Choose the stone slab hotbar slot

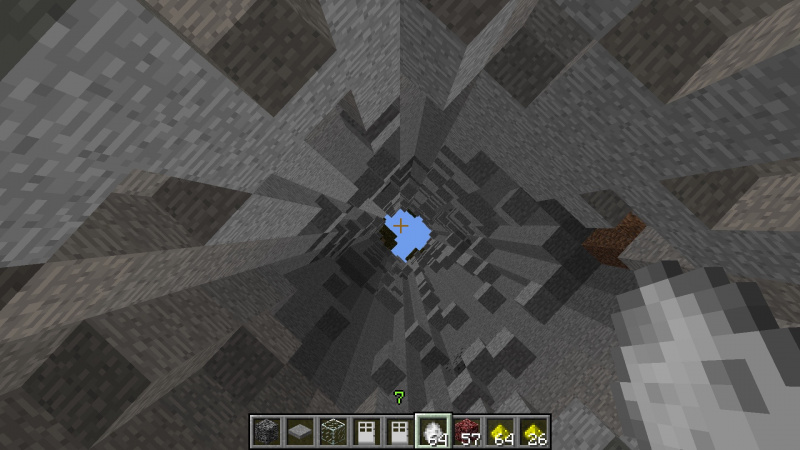(x=297, y=431)
